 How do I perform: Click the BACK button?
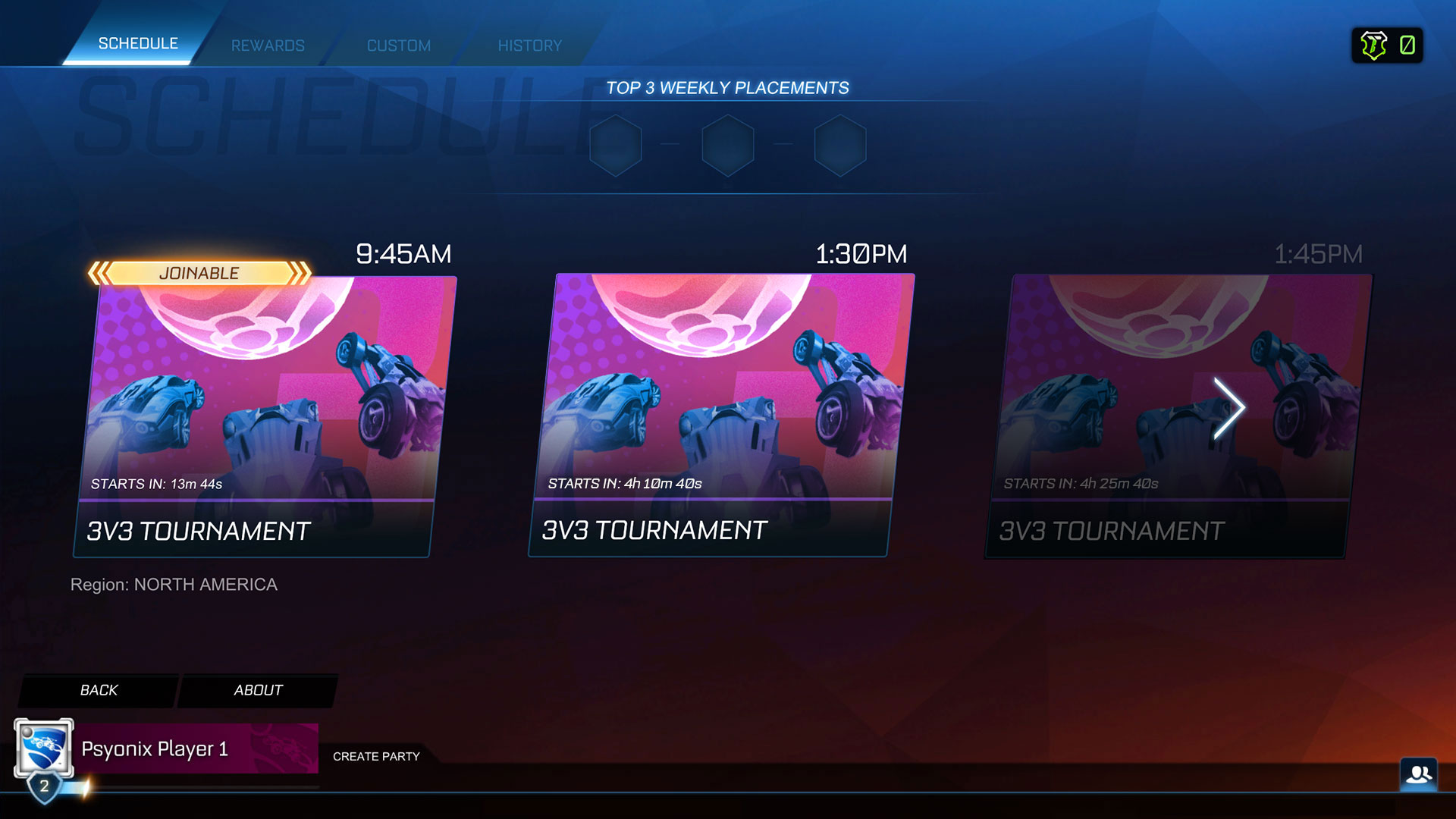[x=98, y=690]
